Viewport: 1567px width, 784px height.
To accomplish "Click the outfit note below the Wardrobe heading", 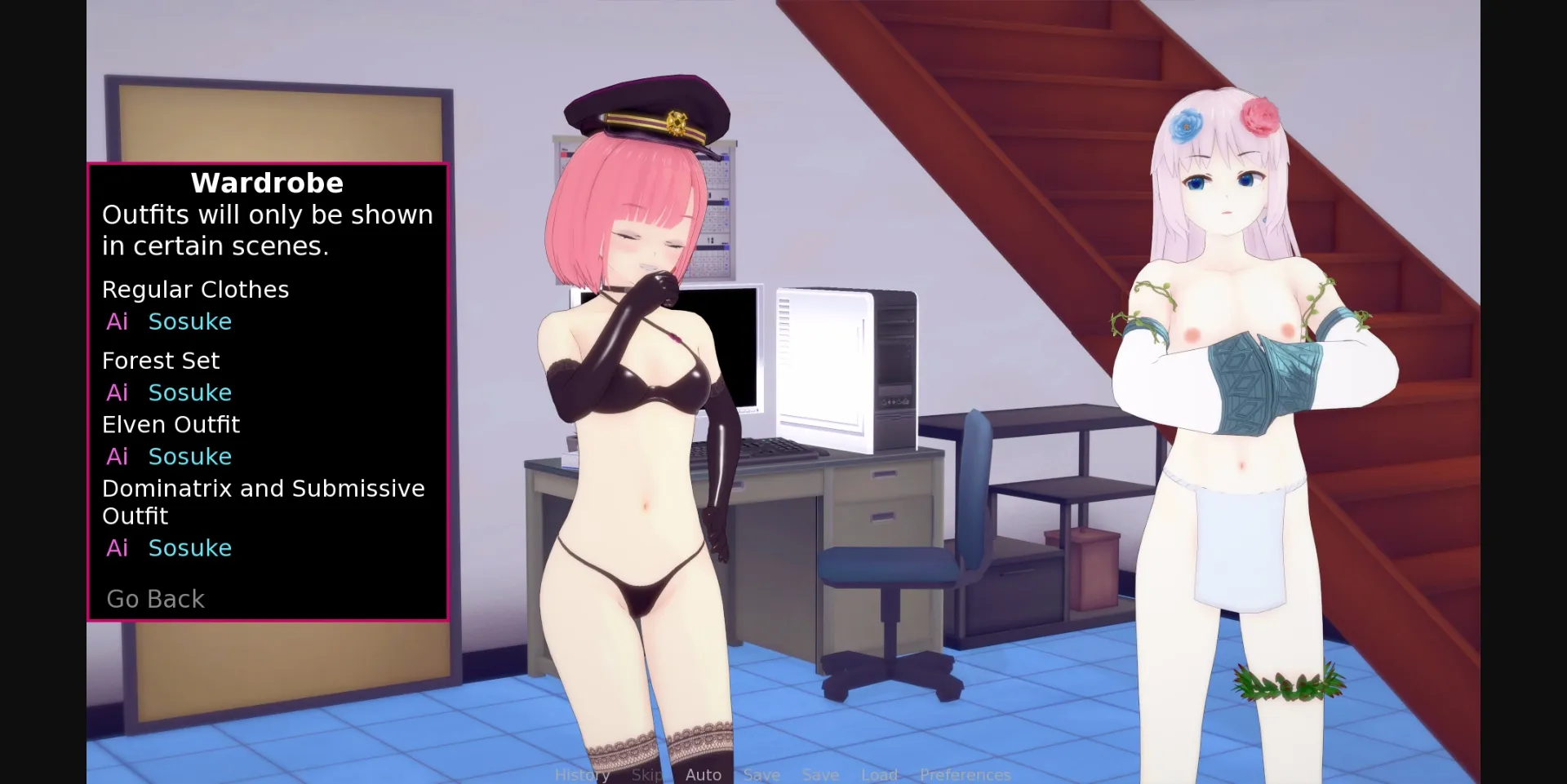I will click(x=268, y=229).
